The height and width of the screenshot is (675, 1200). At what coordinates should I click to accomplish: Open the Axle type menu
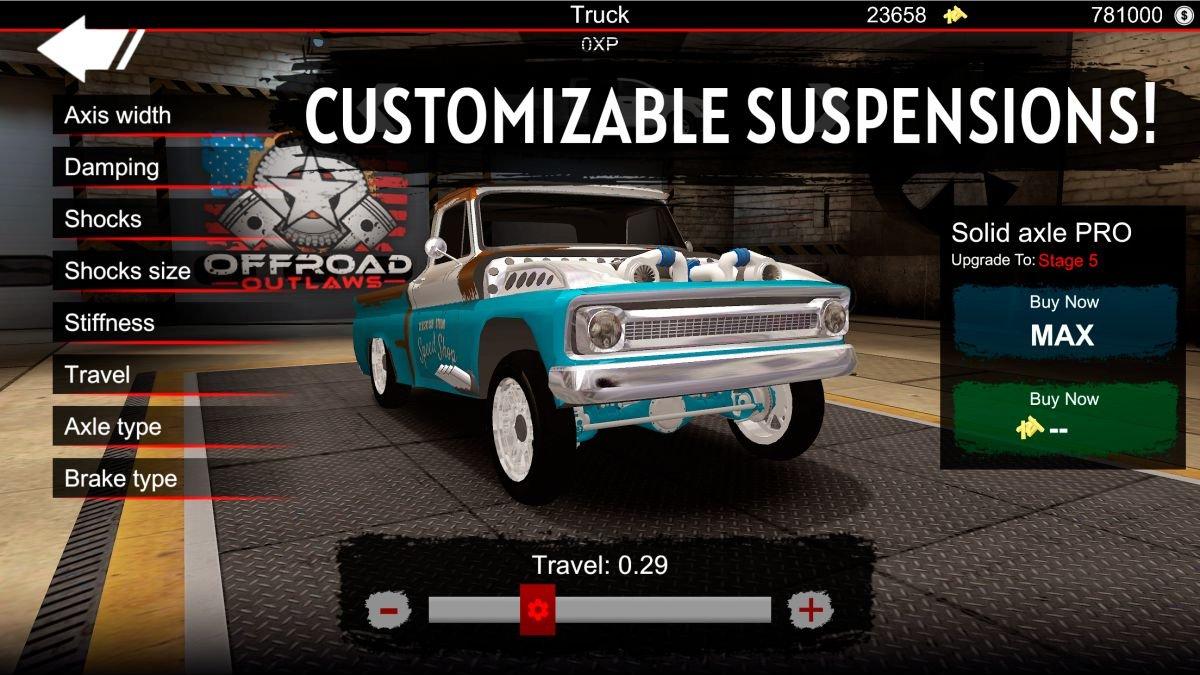[x=113, y=427]
